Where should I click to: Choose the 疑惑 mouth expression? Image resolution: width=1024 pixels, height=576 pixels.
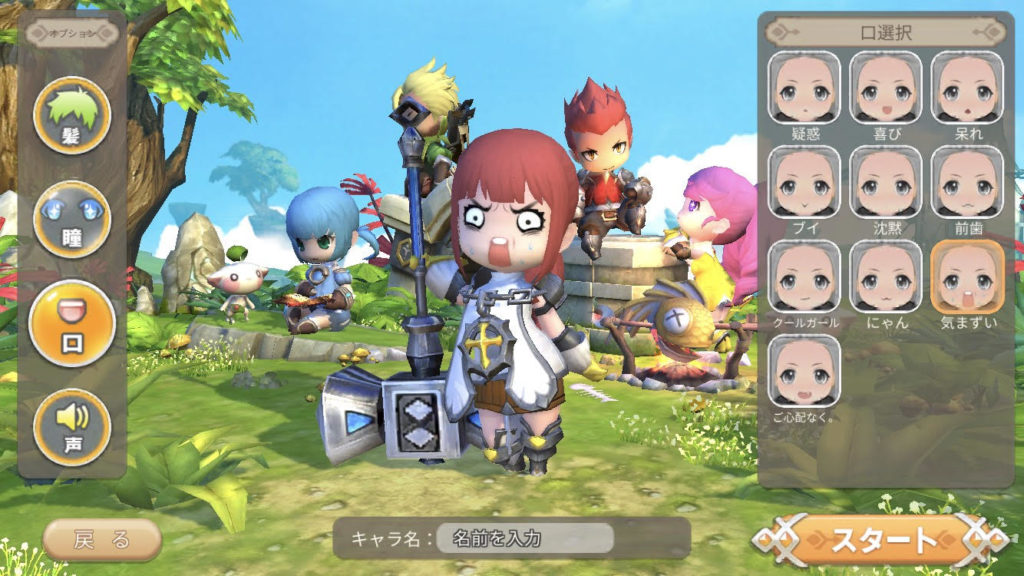tap(805, 88)
